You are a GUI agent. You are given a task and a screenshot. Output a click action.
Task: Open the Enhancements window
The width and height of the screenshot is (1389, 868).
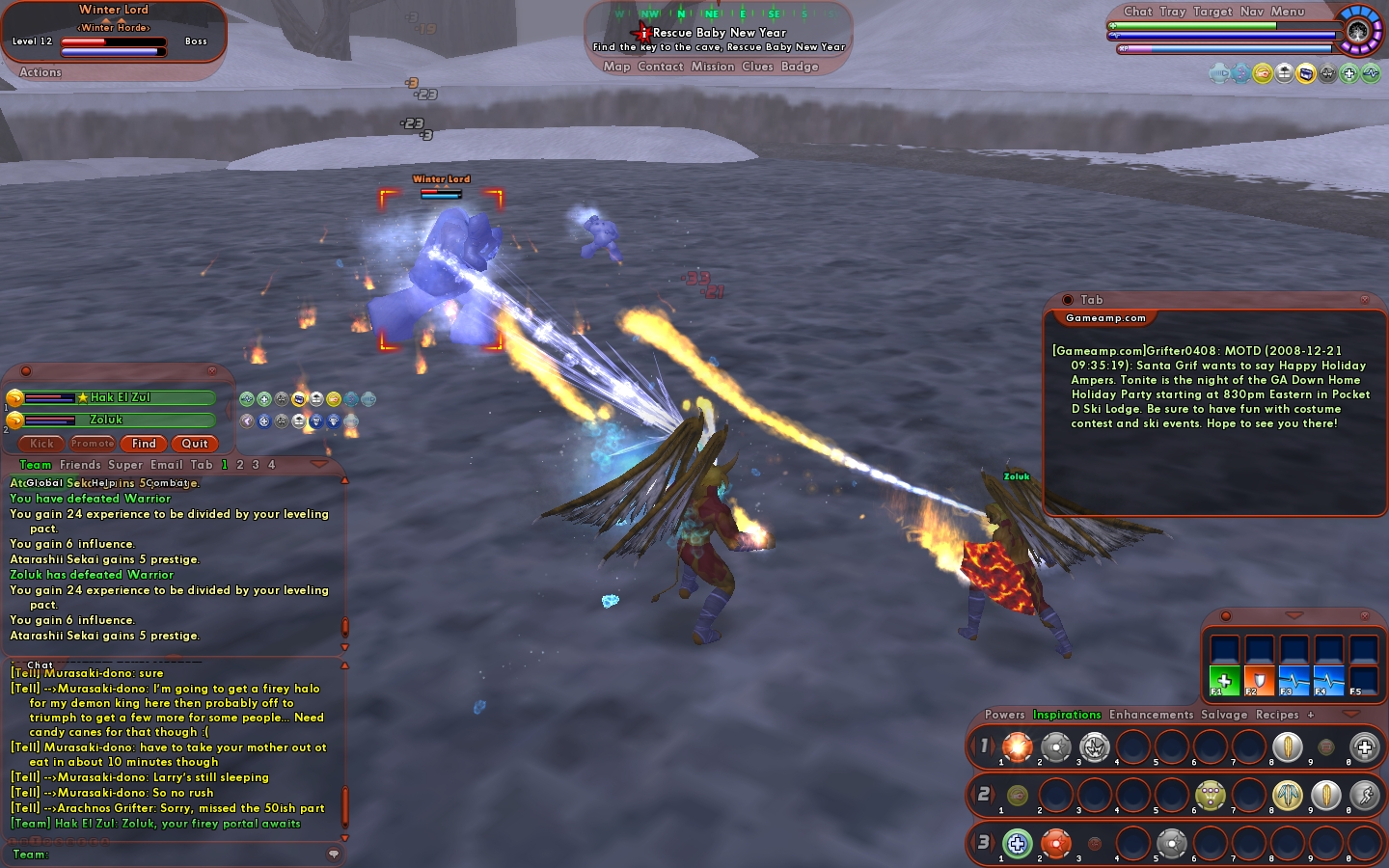point(1151,715)
